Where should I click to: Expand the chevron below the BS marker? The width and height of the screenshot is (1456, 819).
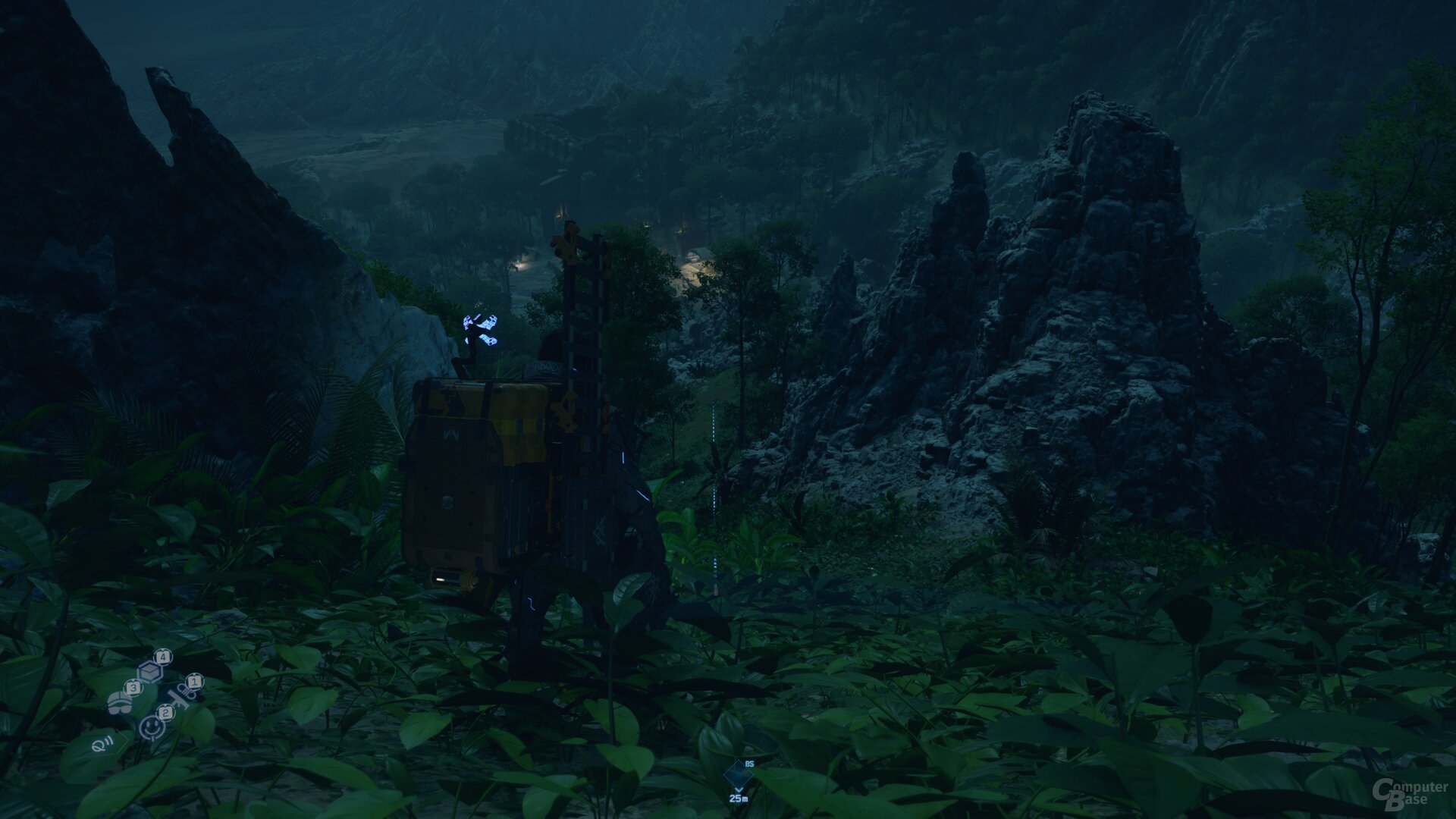(x=739, y=789)
